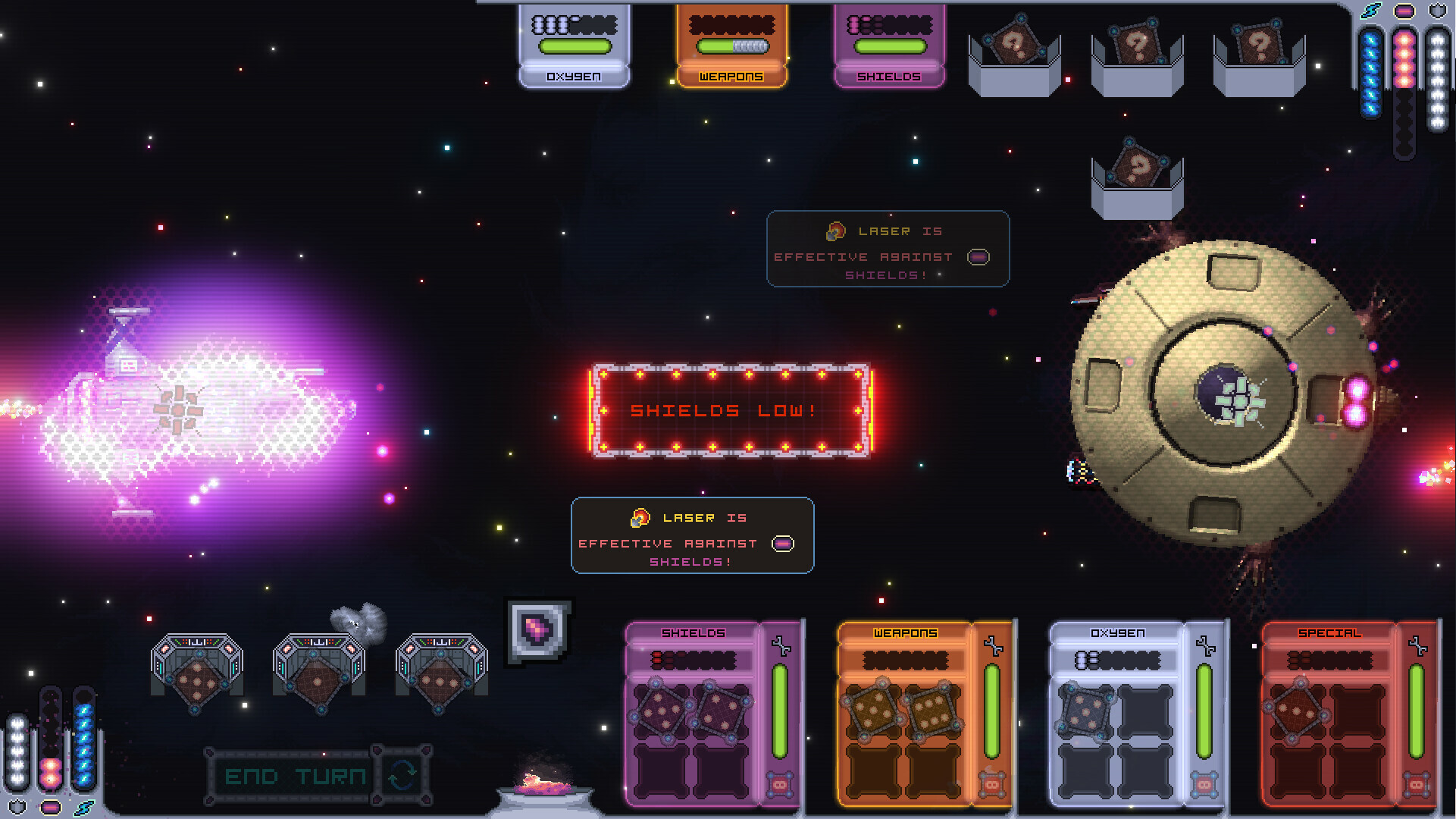1456x819 pixels.
Task: Click the pink pill icon at top right
Action: click(1403, 9)
